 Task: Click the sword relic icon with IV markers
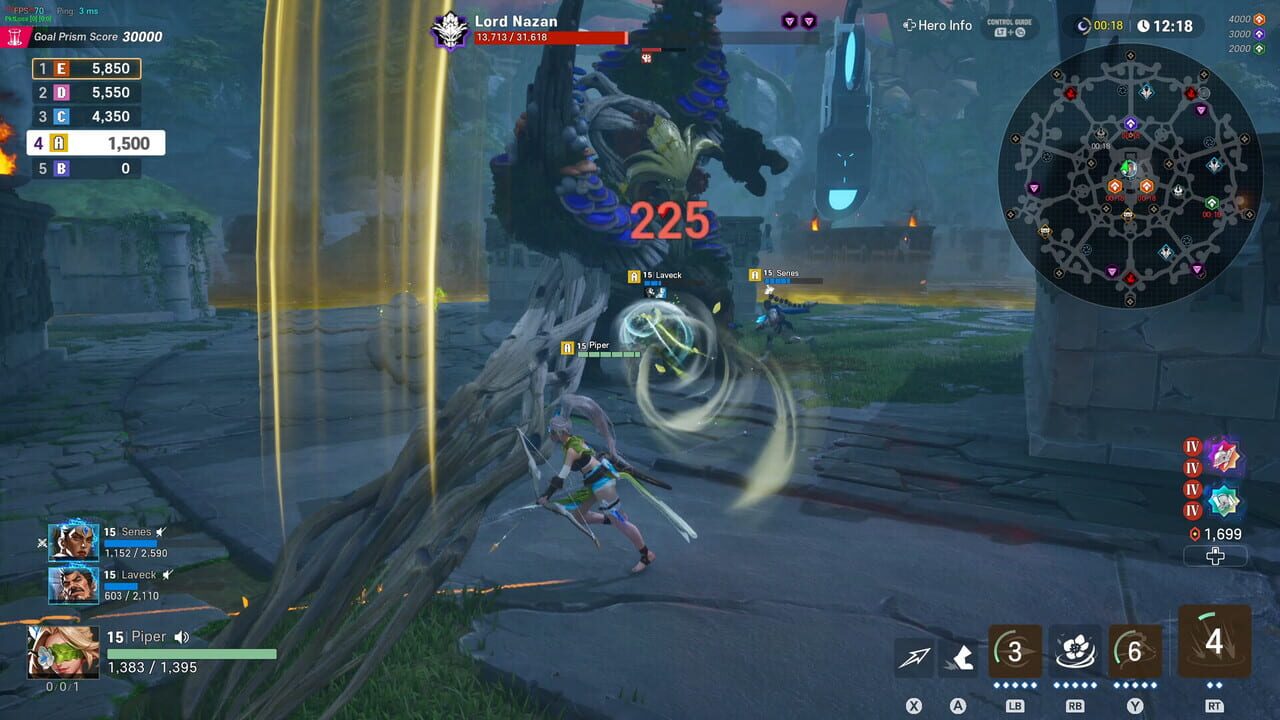coord(1224,456)
